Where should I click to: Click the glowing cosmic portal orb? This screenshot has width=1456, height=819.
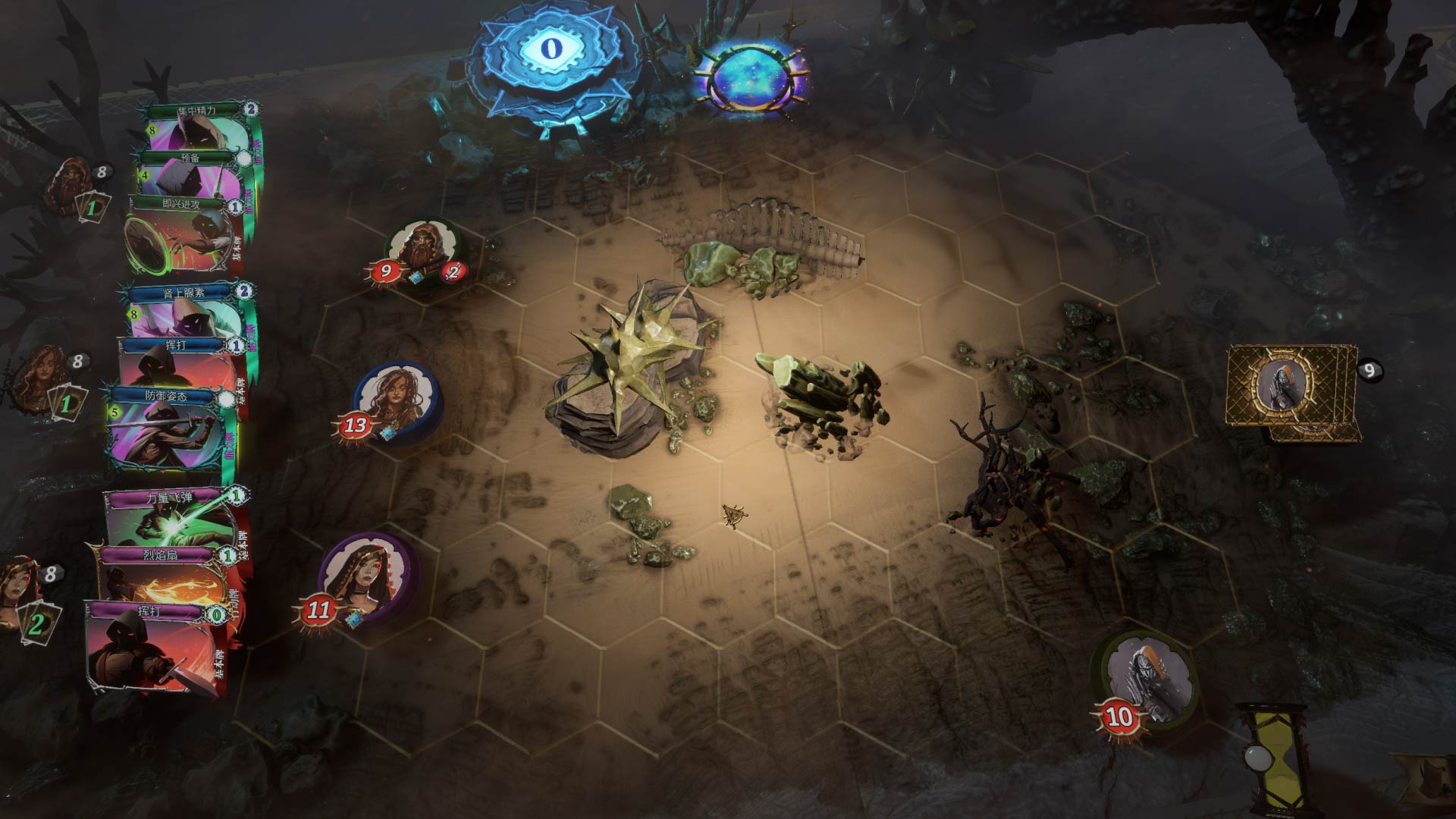[x=749, y=76]
